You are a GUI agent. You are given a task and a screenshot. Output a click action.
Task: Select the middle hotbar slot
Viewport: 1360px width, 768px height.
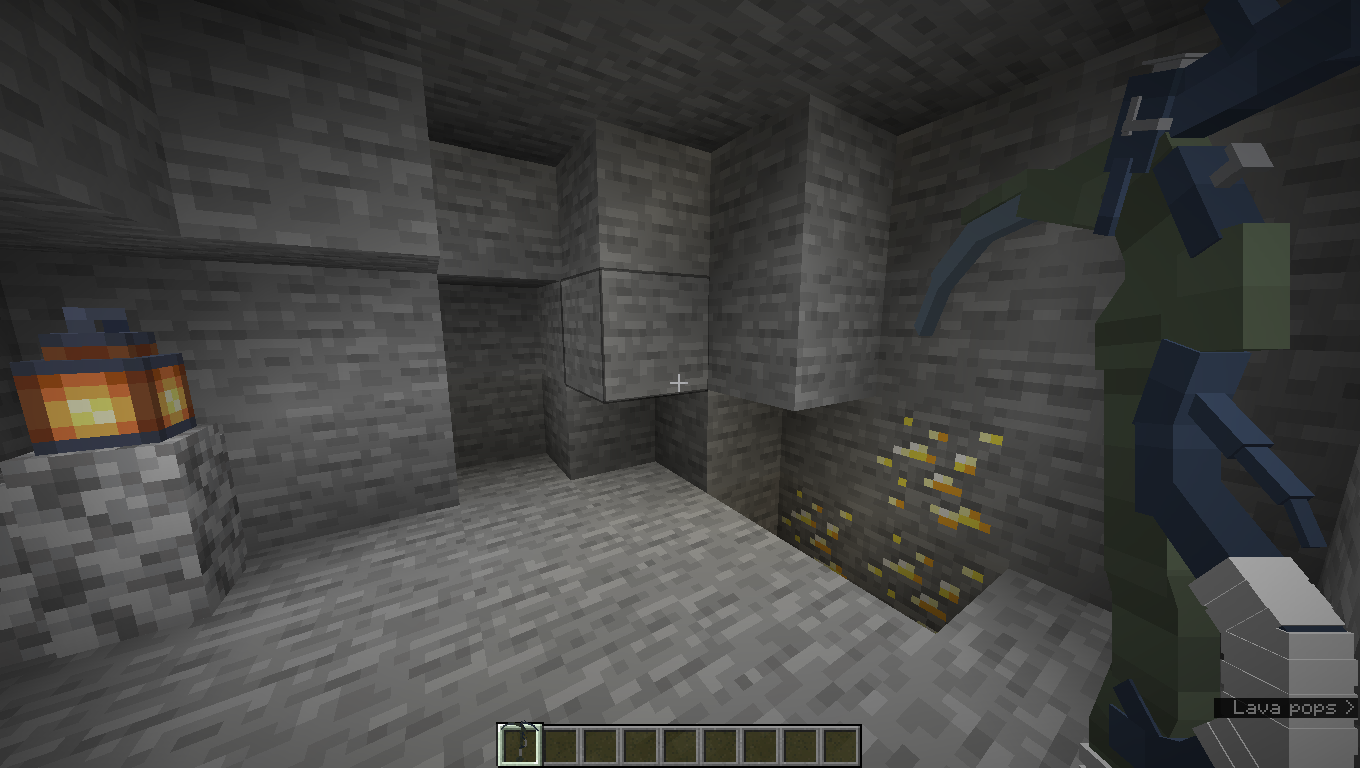tap(682, 740)
